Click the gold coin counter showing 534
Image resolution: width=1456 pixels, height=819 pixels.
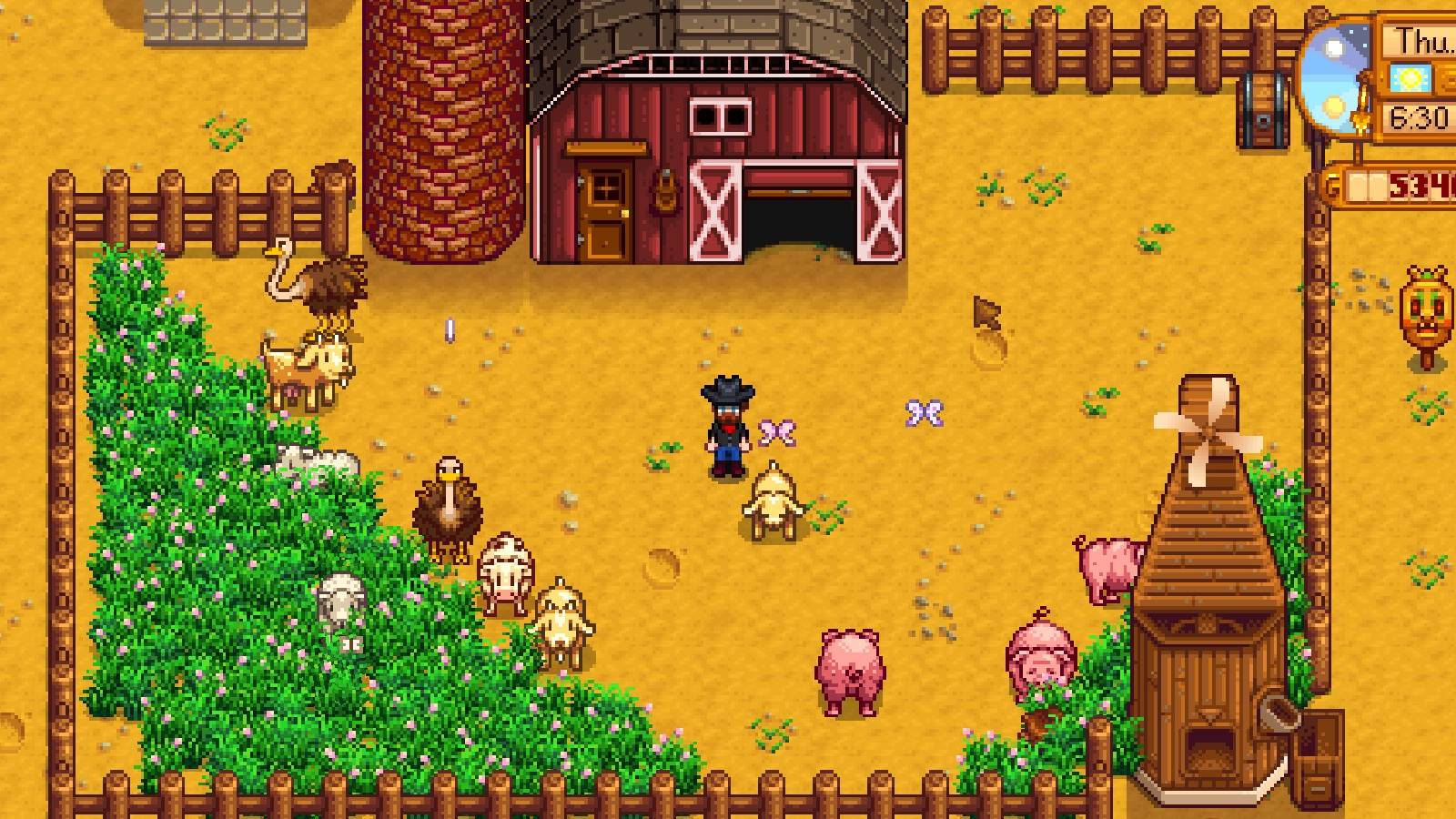(1406, 182)
